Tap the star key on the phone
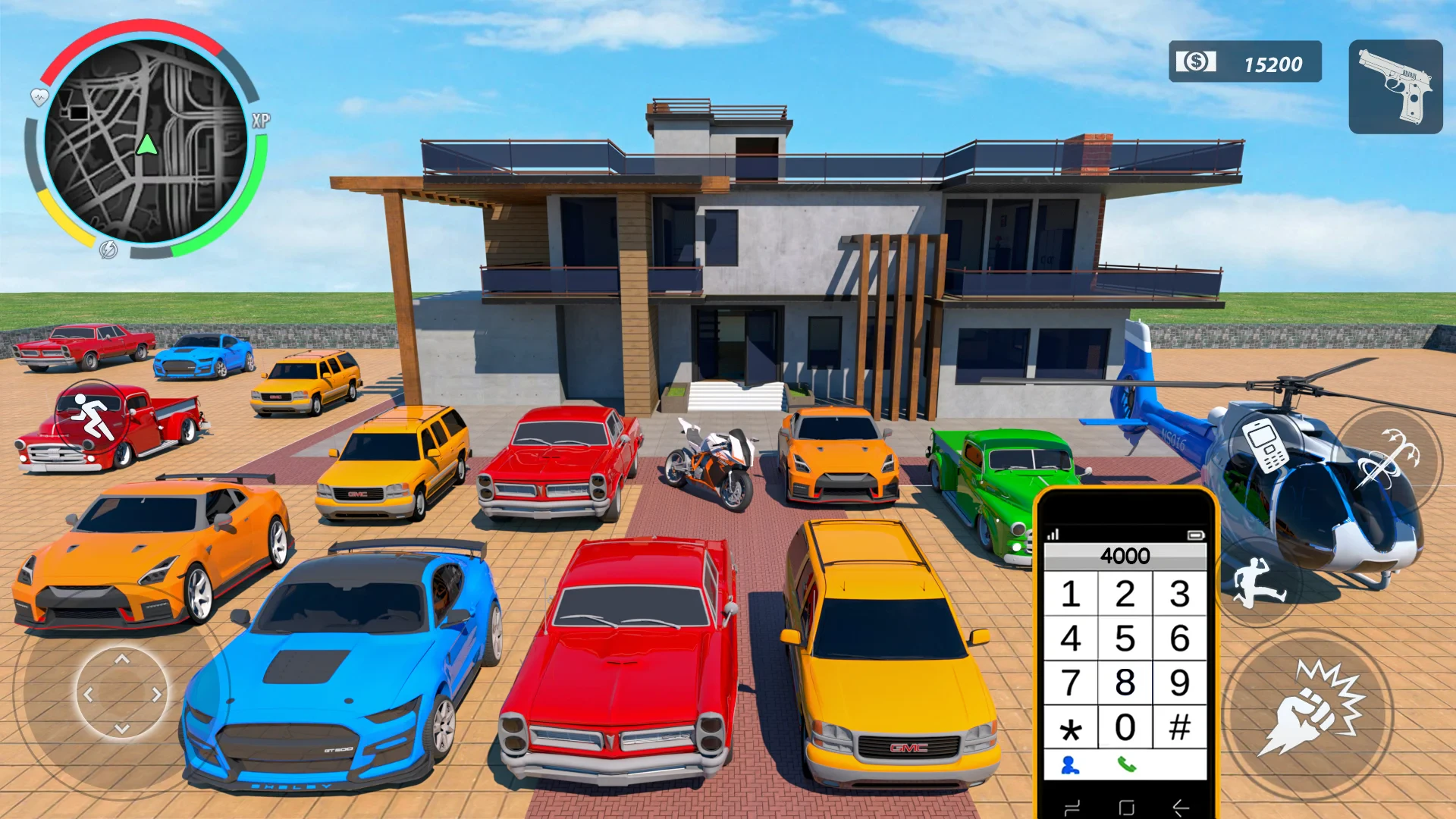Image resolution: width=1456 pixels, height=819 pixels. pos(1070,730)
